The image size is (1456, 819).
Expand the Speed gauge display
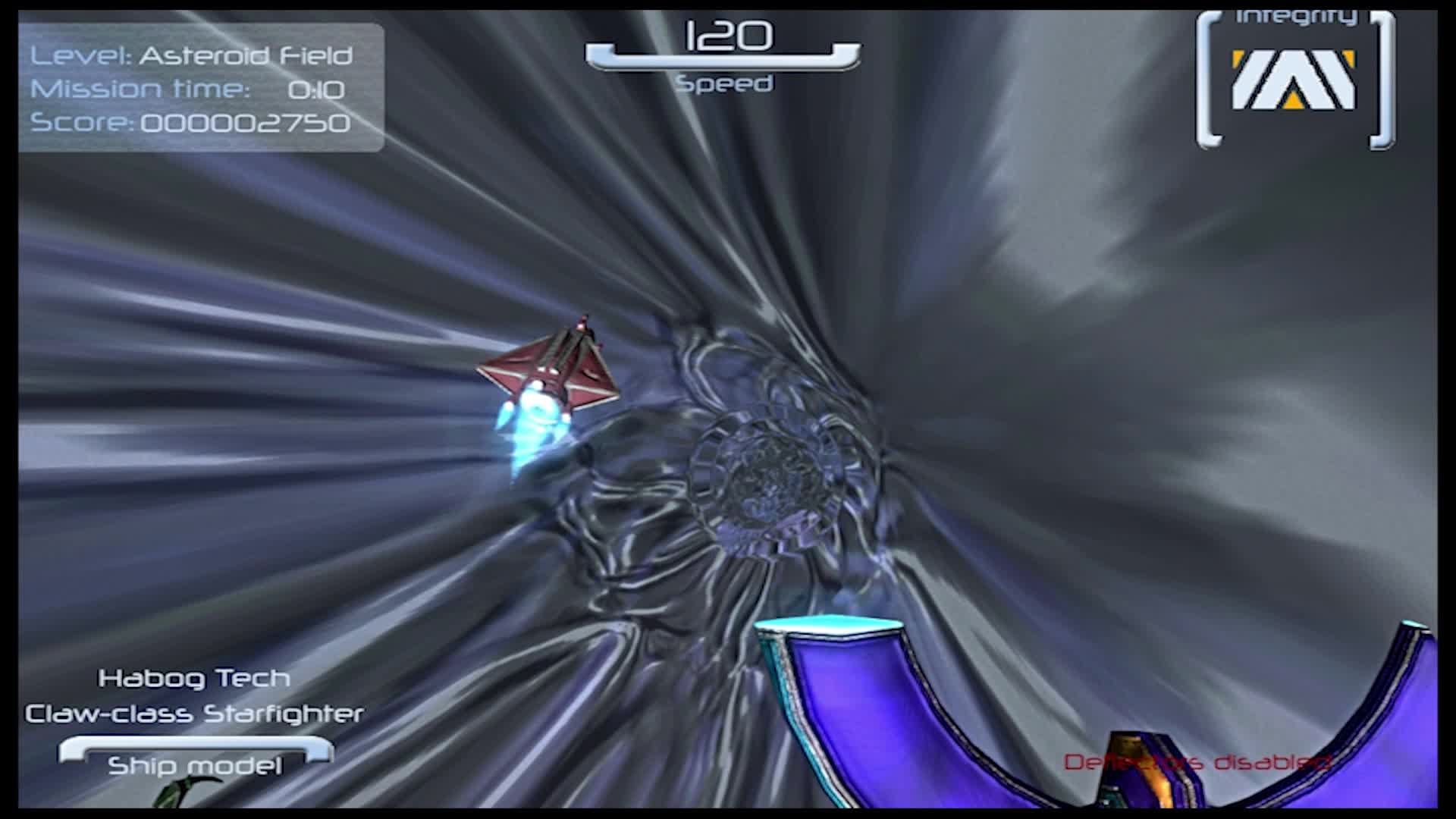[x=724, y=57]
